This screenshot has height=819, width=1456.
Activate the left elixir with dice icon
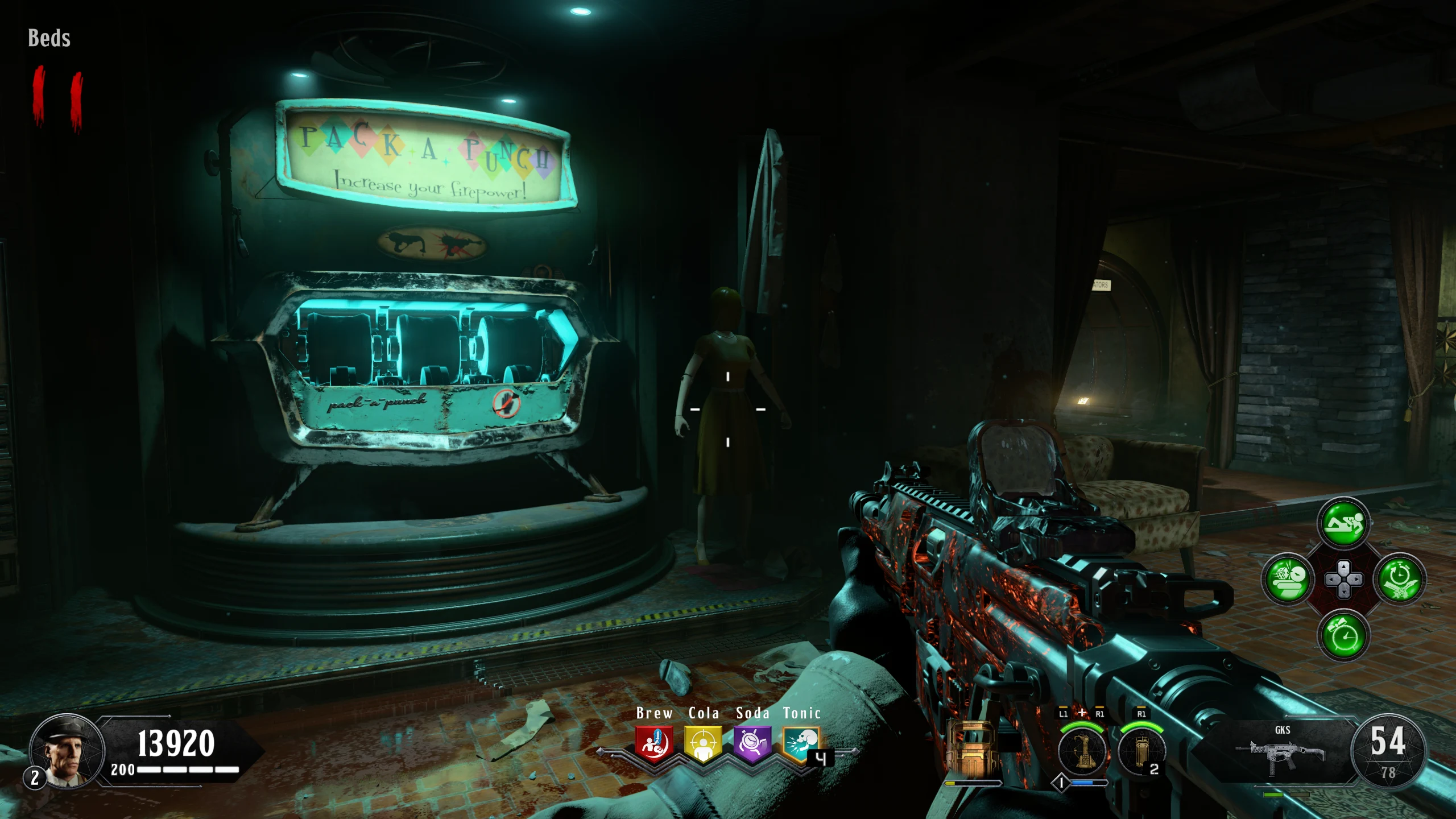click(x=1288, y=580)
